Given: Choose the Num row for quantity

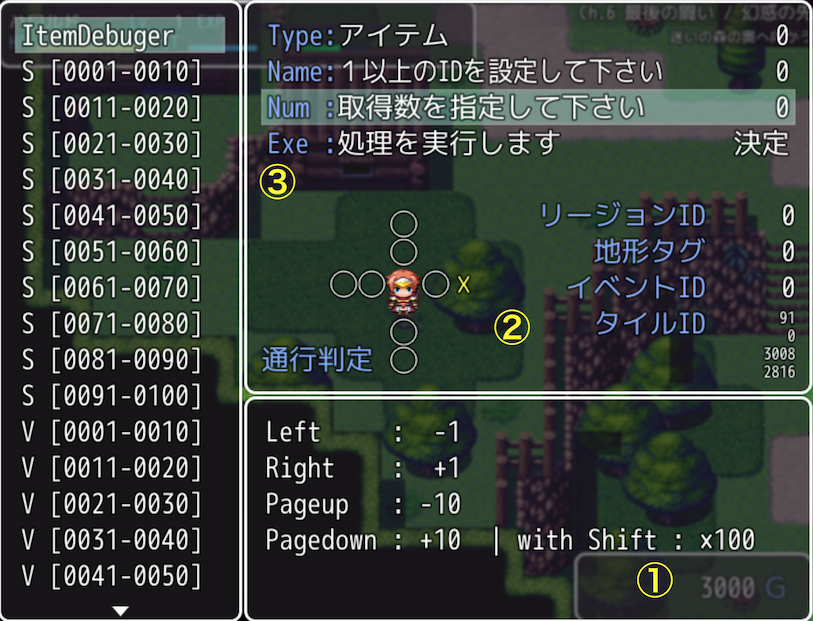Looking at the screenshot, I should 528,107.
